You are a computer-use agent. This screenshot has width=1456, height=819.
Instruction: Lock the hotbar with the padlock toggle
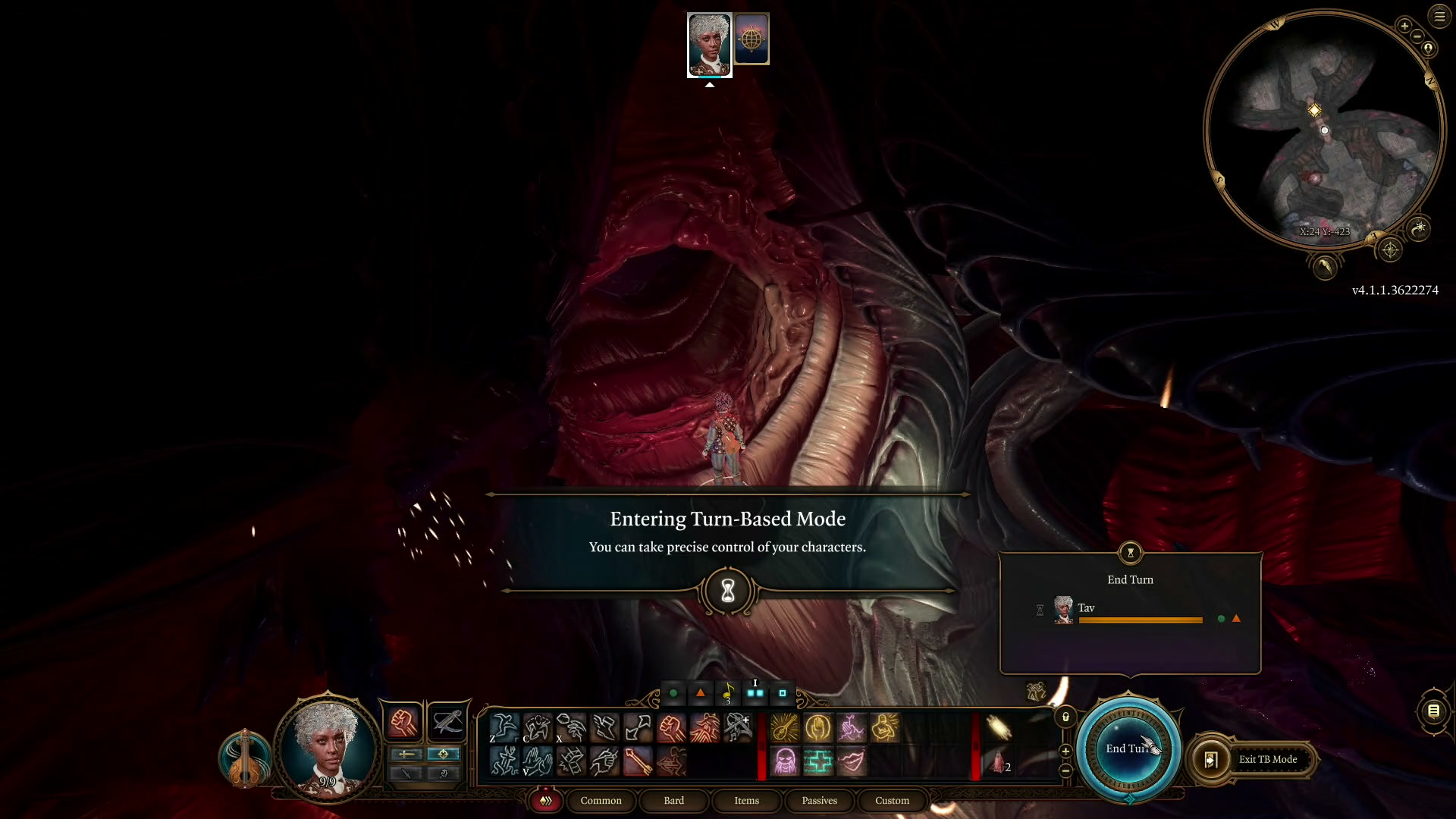pyautogui.click(x=1065, y=716)
